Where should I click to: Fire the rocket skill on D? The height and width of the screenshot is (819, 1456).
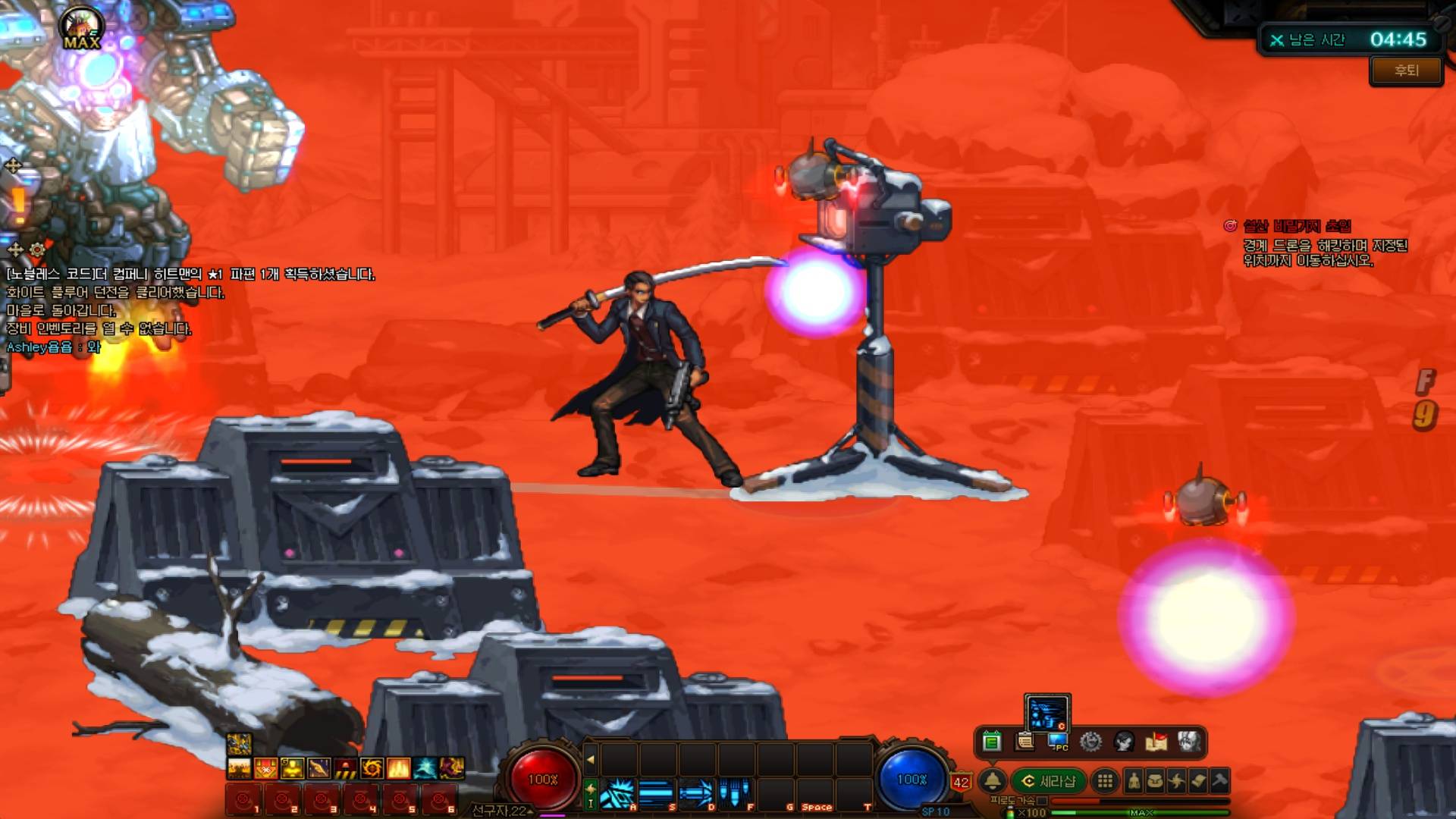pos(696,794)
